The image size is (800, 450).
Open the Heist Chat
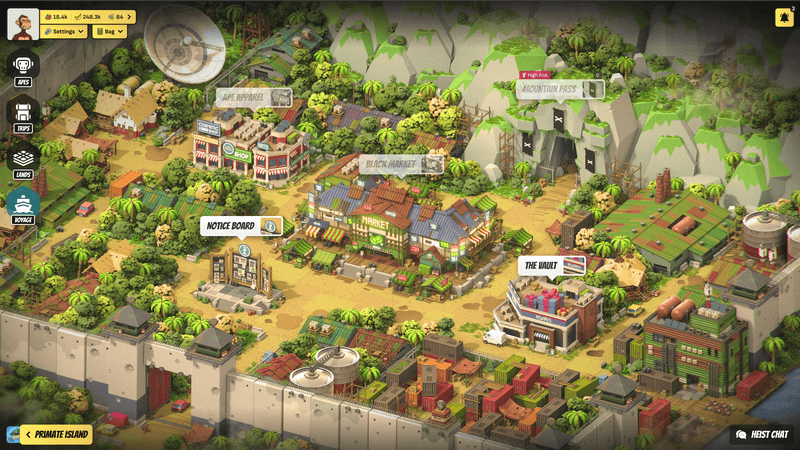[763, 435]
